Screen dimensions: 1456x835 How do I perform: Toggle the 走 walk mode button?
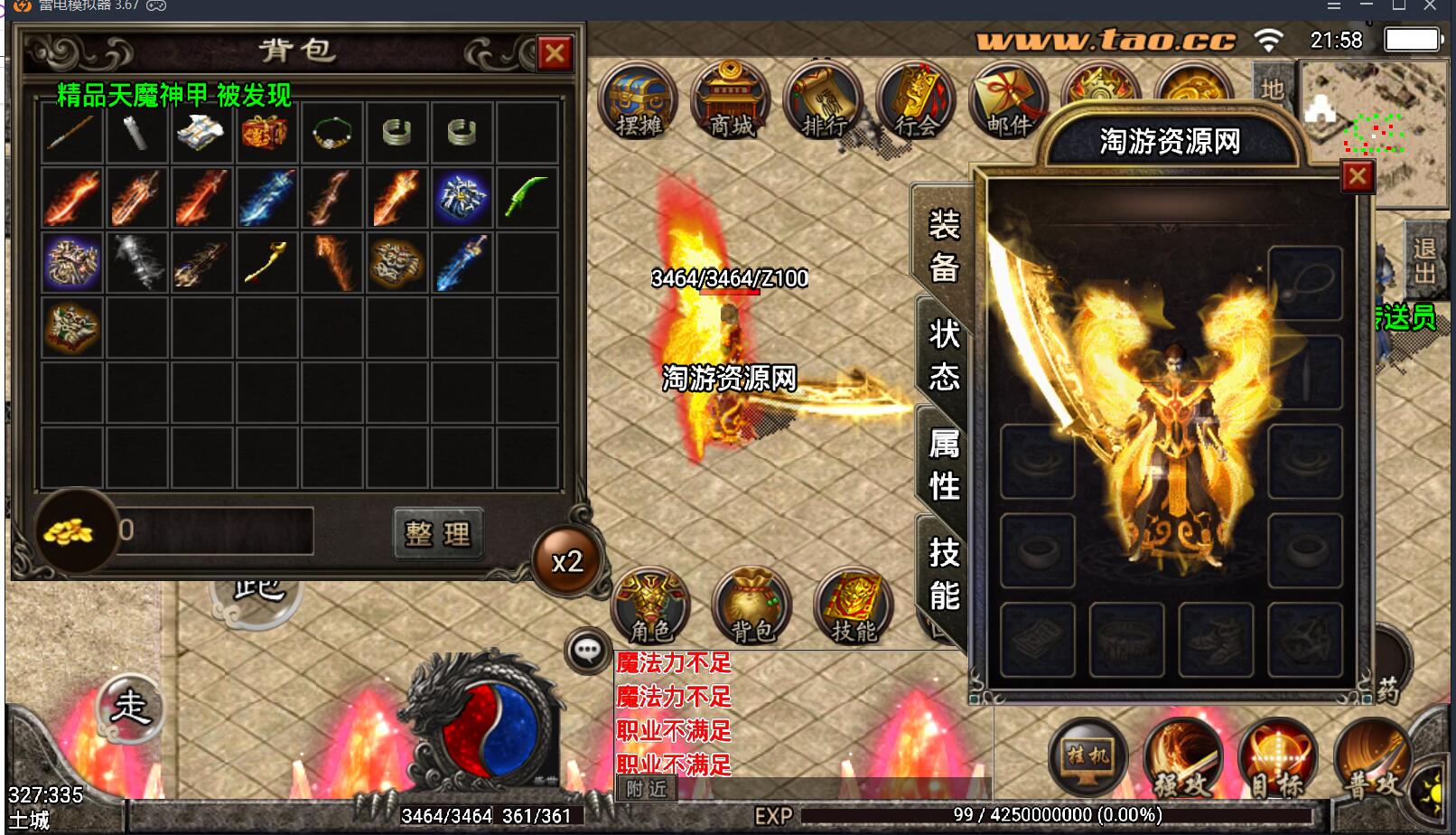click(130, 707)
